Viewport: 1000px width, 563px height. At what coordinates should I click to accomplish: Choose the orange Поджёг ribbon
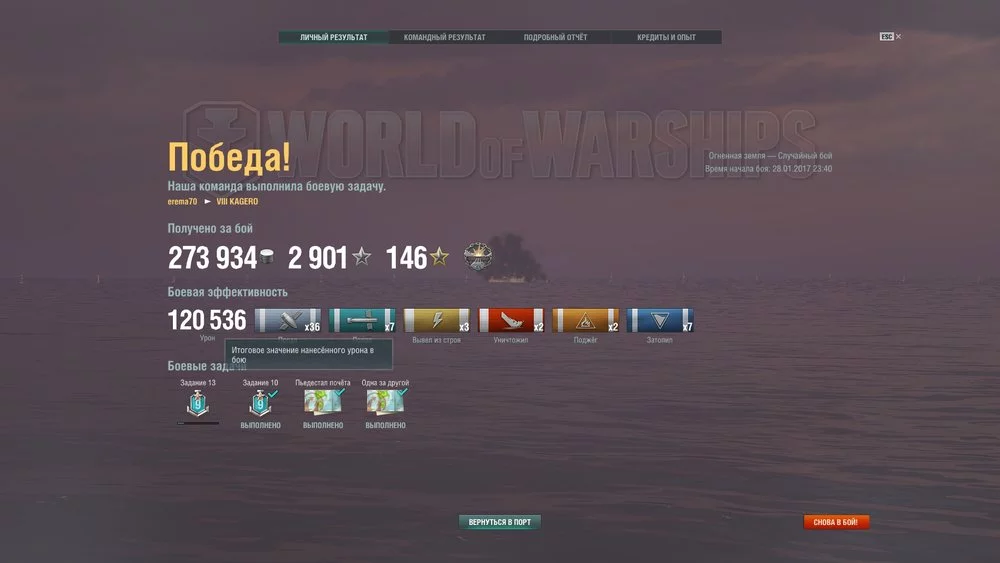[x=585, y=321]
